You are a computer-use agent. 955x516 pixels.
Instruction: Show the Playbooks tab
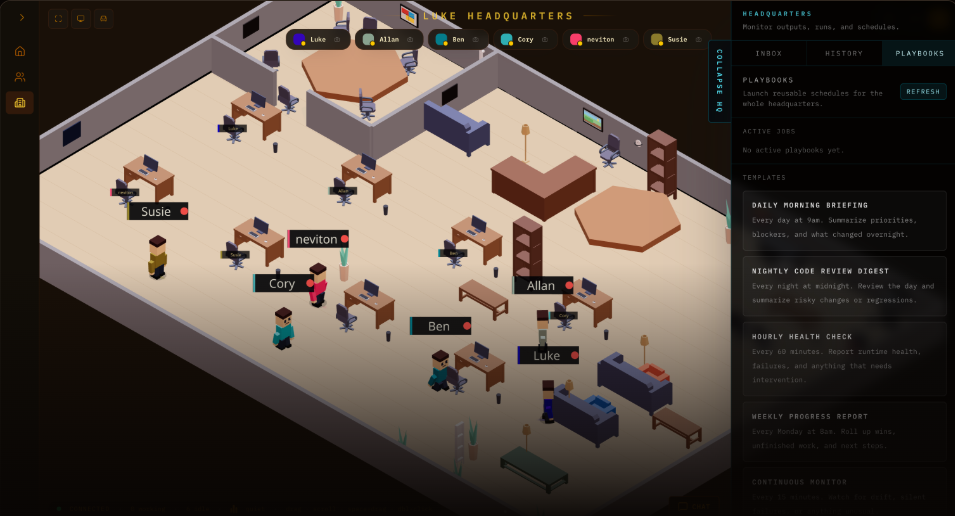918,53
